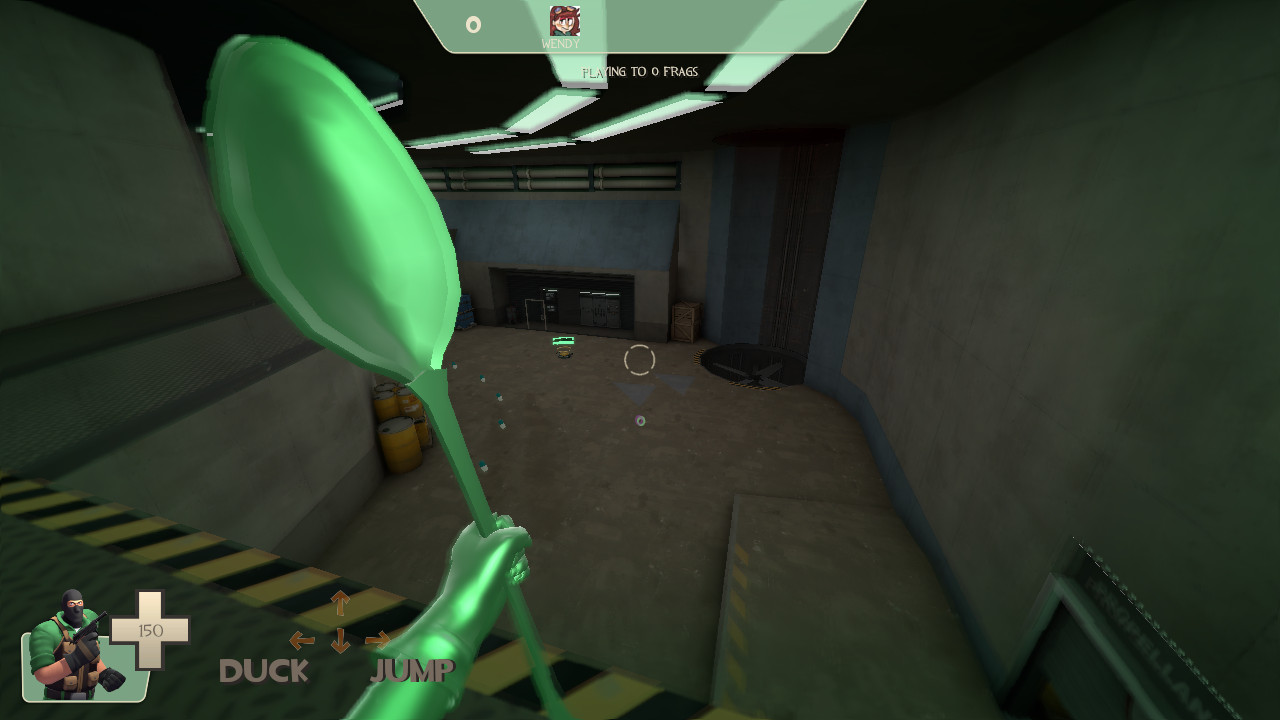Click the small health kit on the floor
The image size is (1280, 720).
(x=563, y=349)
